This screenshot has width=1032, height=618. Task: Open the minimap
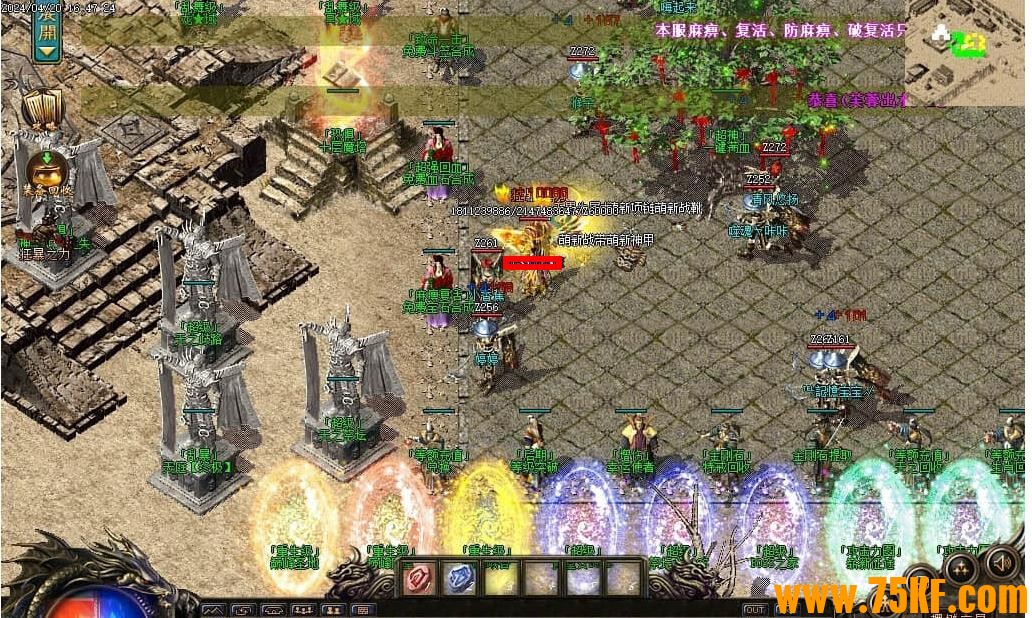coord(966,52)
